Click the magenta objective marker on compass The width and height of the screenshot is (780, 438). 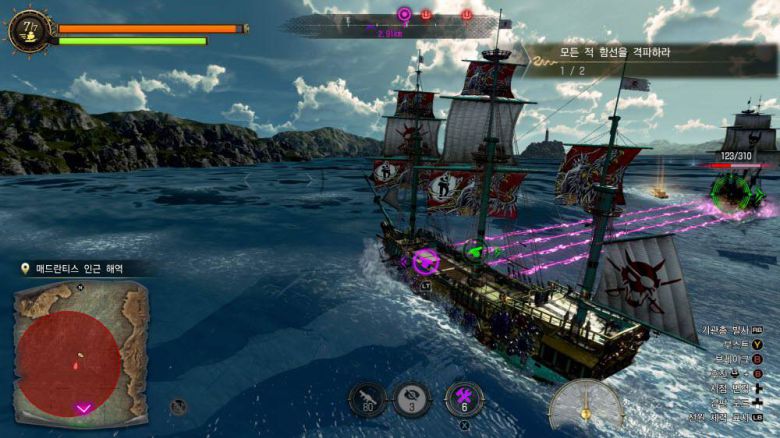[404, 14]
